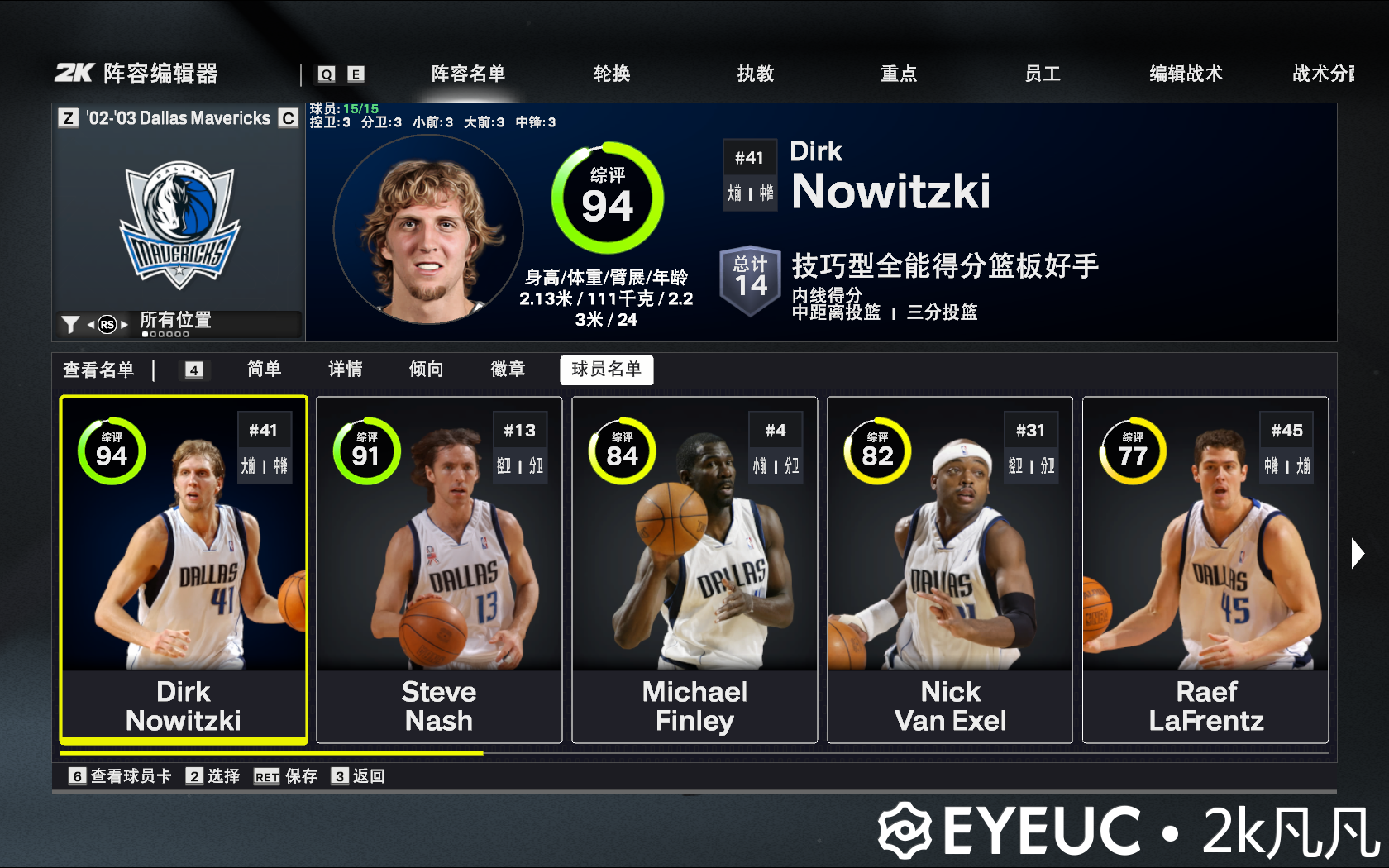This screenshot has width=1389, height=868.
Task: Open the 战术分配 tab at the far right
Action: [1323, 74]
